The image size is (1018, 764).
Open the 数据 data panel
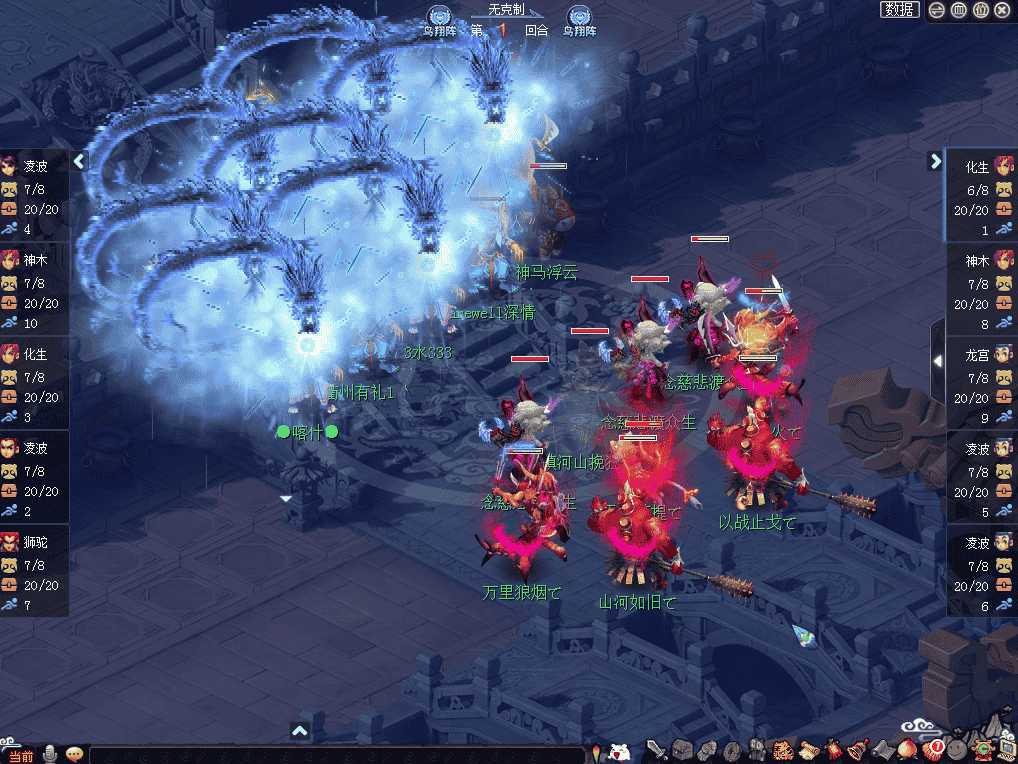[x=900, y=10]
